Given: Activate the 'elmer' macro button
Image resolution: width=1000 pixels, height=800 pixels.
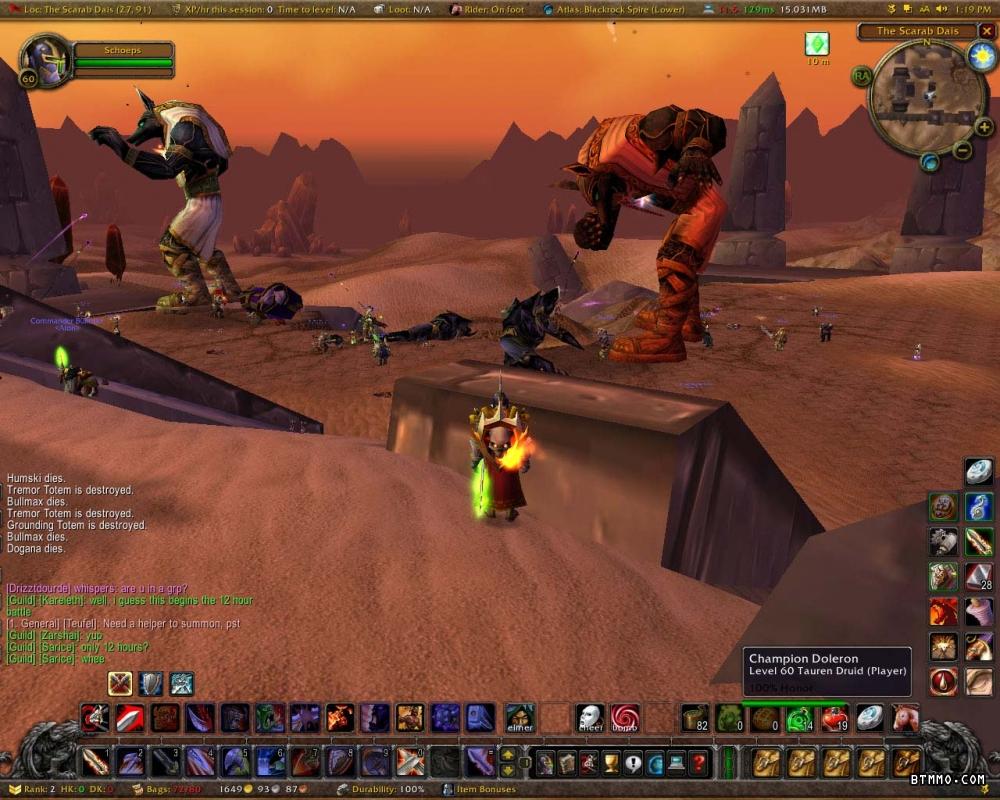Looking at the screenshot, I should pyautogui.click(x=519, y=718).
